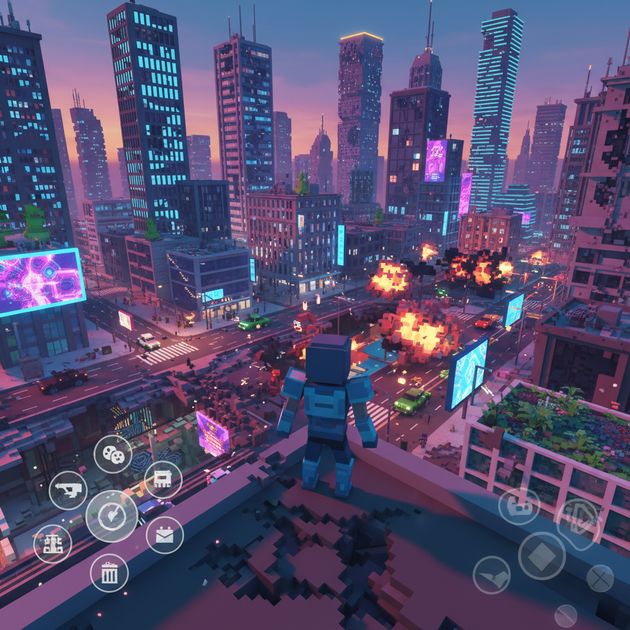Image resolution: width=630 pixels, height=630 pixels.
Task: Tap the fist punch action button
Action: pos(519,504)
